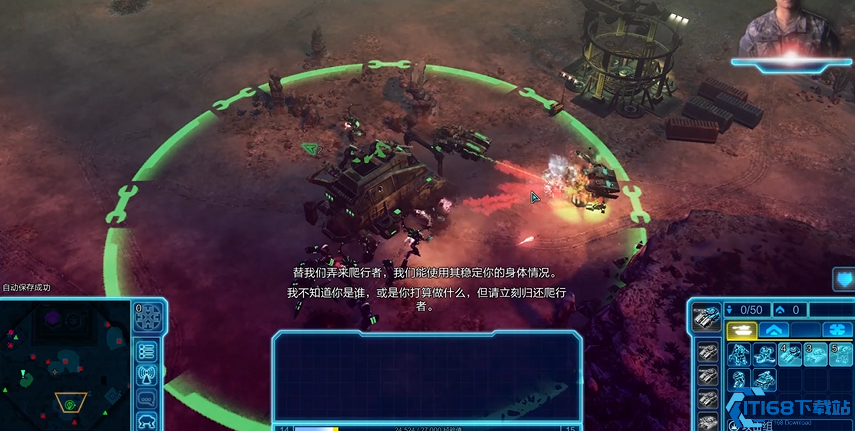Select the crawler portrait above the queue column
This screenshot has height=431, width=855.
(707, 318)
